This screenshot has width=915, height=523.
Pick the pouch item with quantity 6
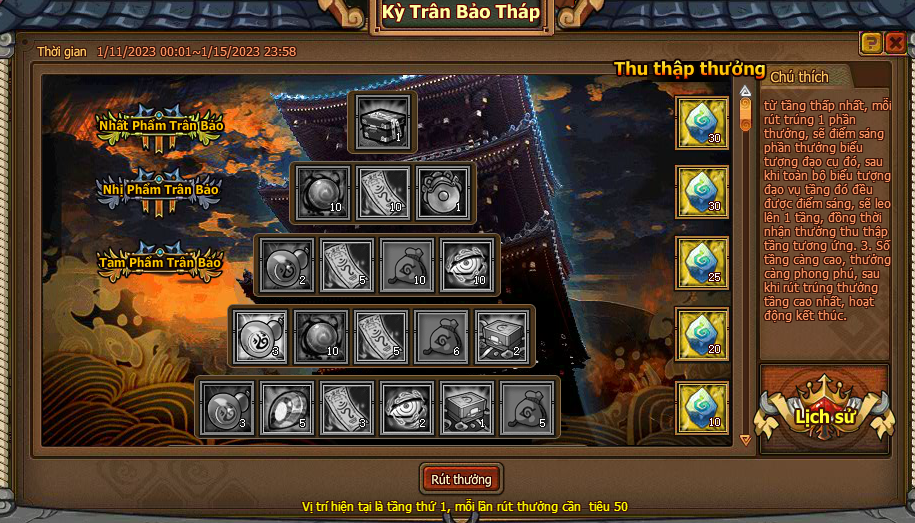coord(441,336)
